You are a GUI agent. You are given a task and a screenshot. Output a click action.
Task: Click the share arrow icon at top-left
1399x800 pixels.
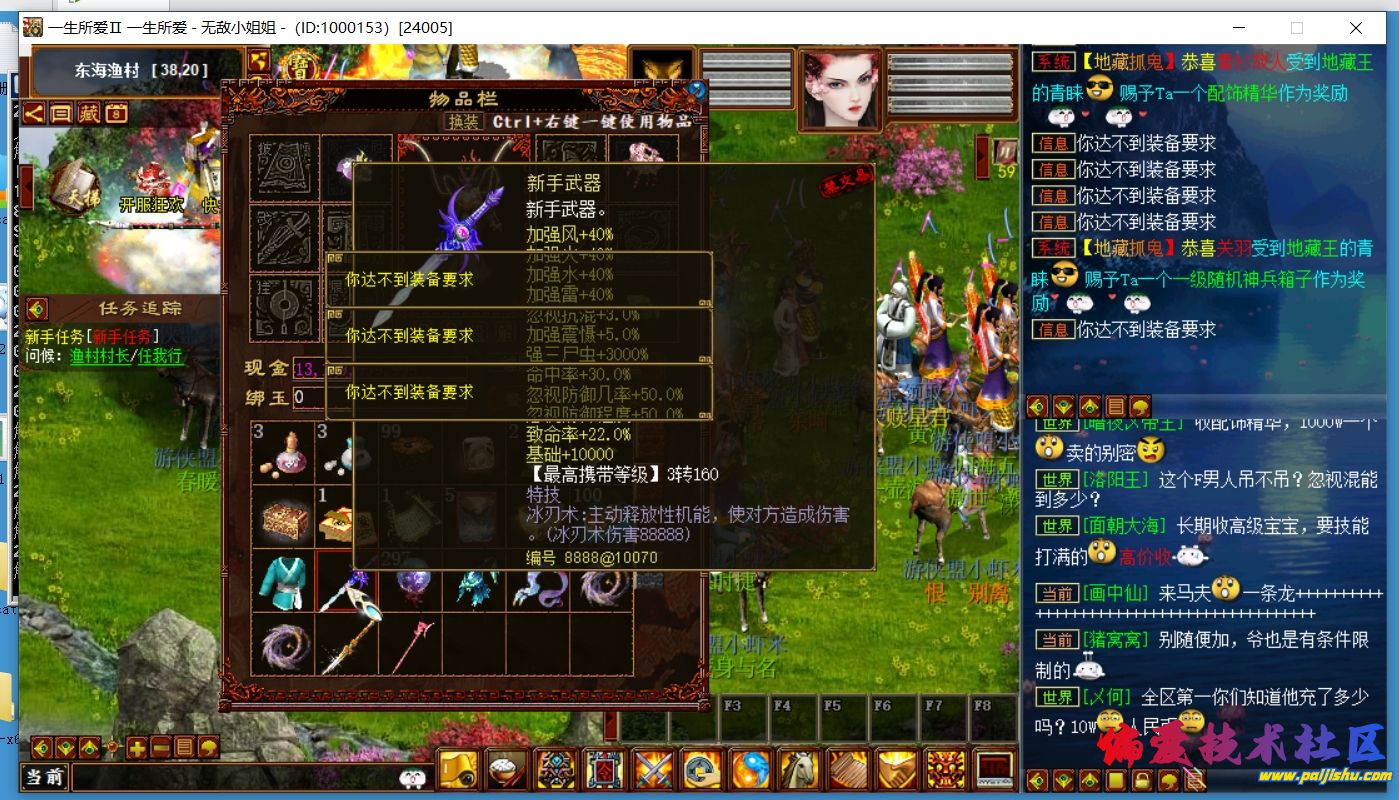pos(32,115)
